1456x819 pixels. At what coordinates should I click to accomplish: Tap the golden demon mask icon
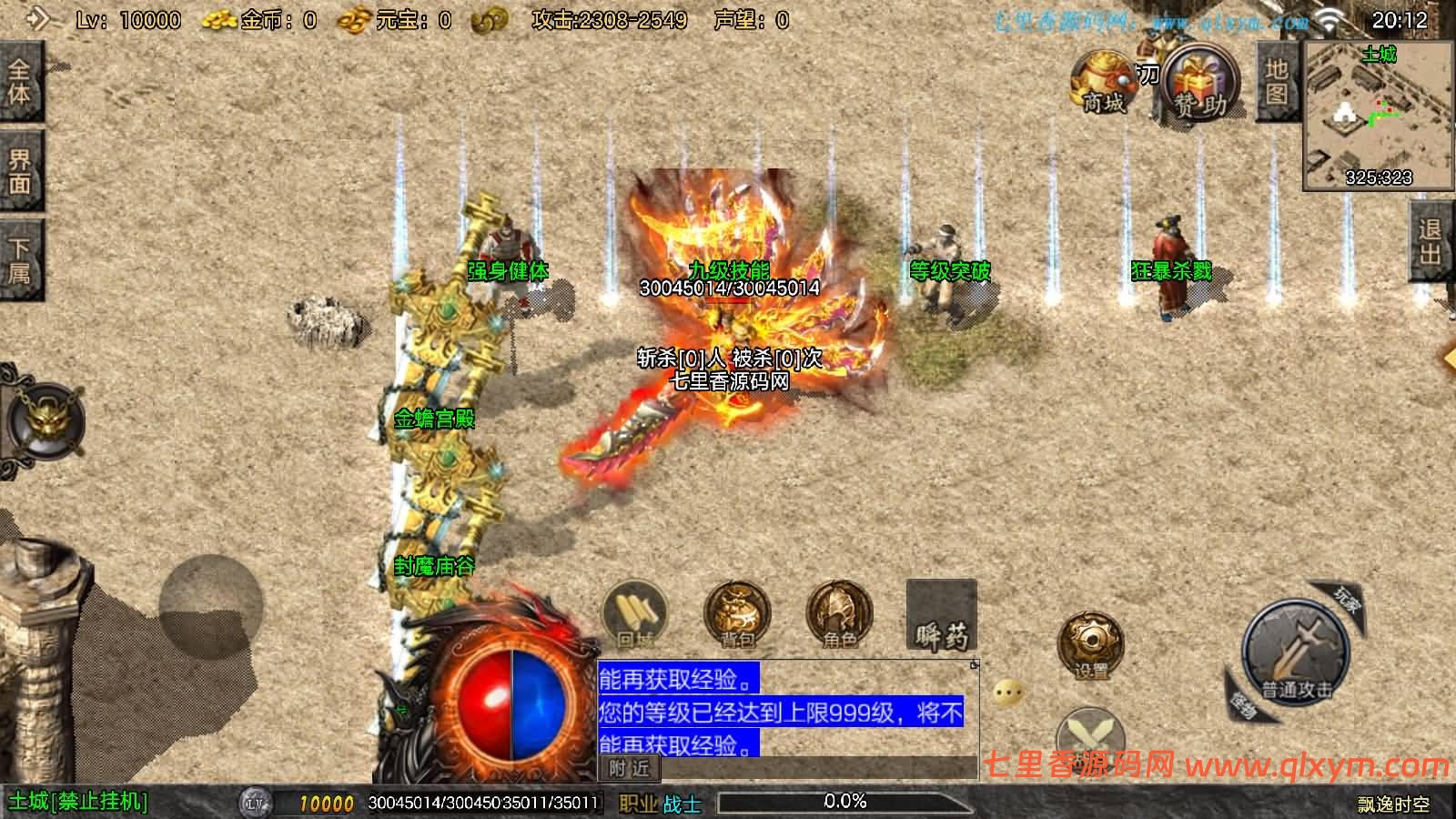pos(45,420)
